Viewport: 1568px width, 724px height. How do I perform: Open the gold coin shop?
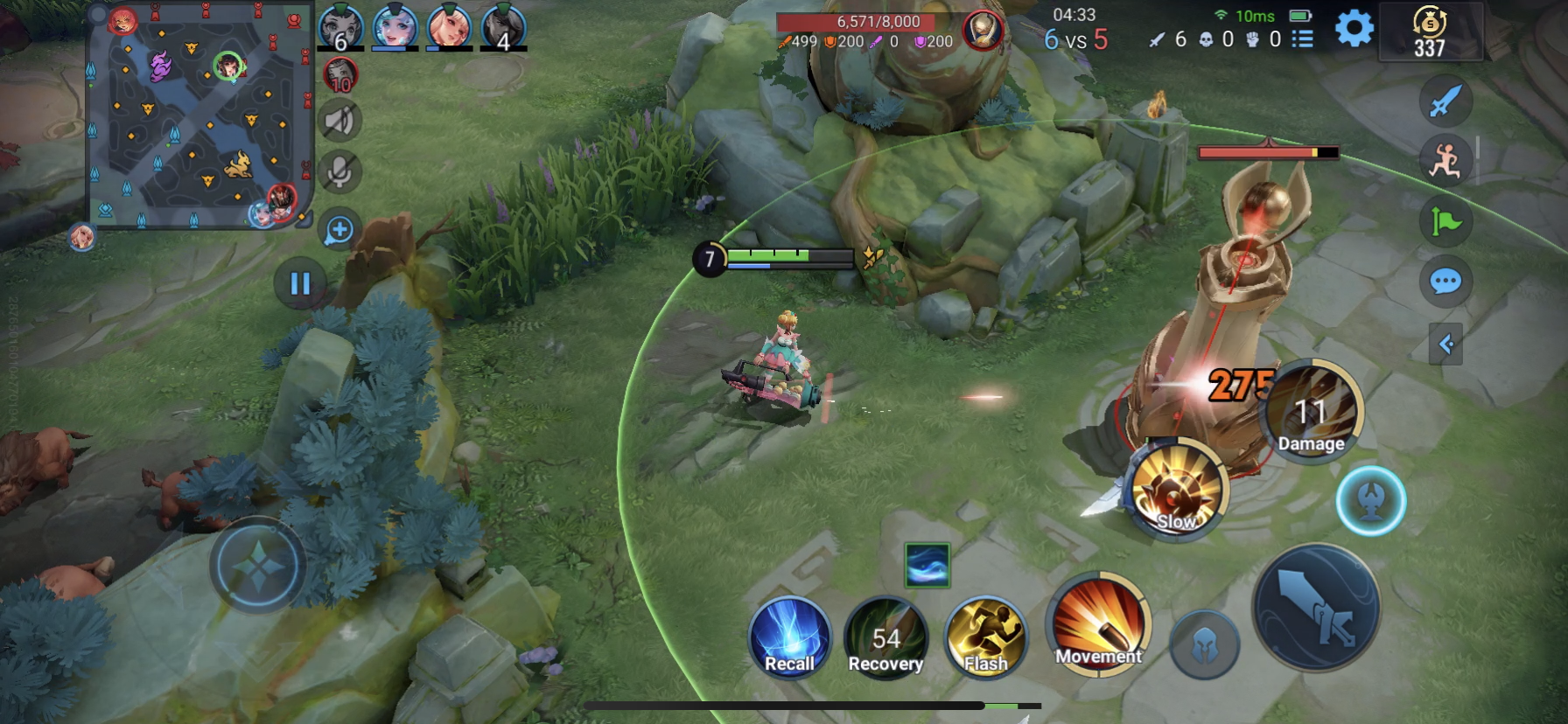pyautogui.click(x=1430, y=33)
